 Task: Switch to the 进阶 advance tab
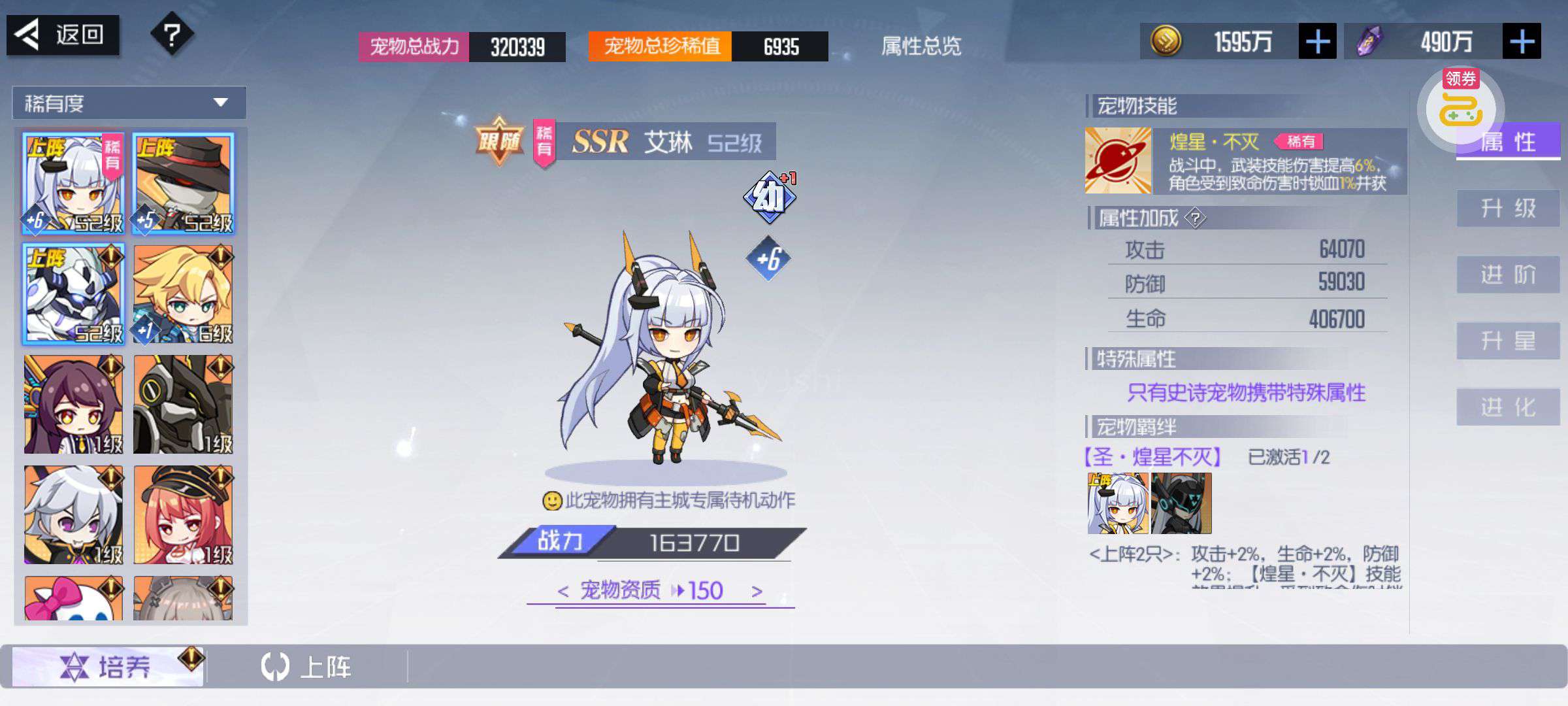[x=1508, y=275]
